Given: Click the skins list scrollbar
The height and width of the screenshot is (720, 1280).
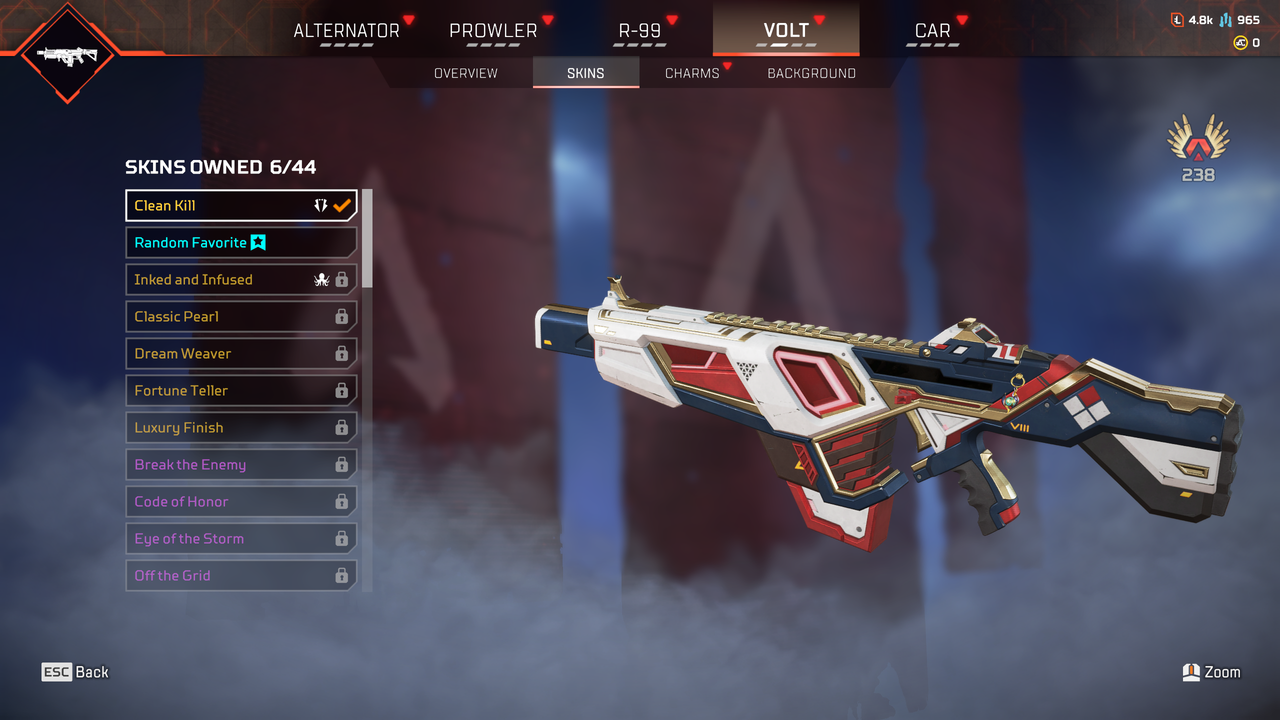Looking at the screenshot, I should (x=367, y=240).
